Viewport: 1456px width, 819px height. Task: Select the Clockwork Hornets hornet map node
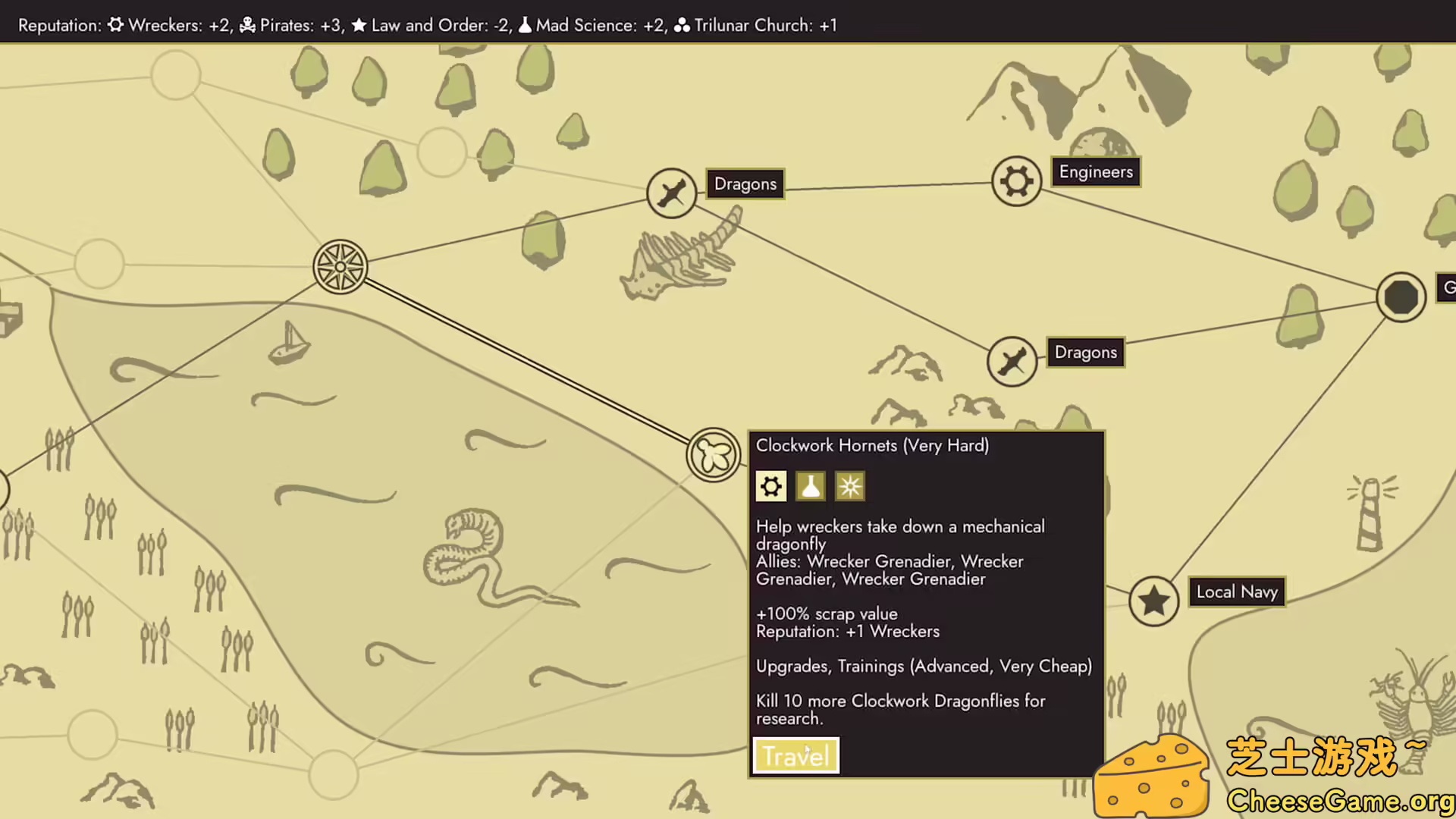[714, 455]
